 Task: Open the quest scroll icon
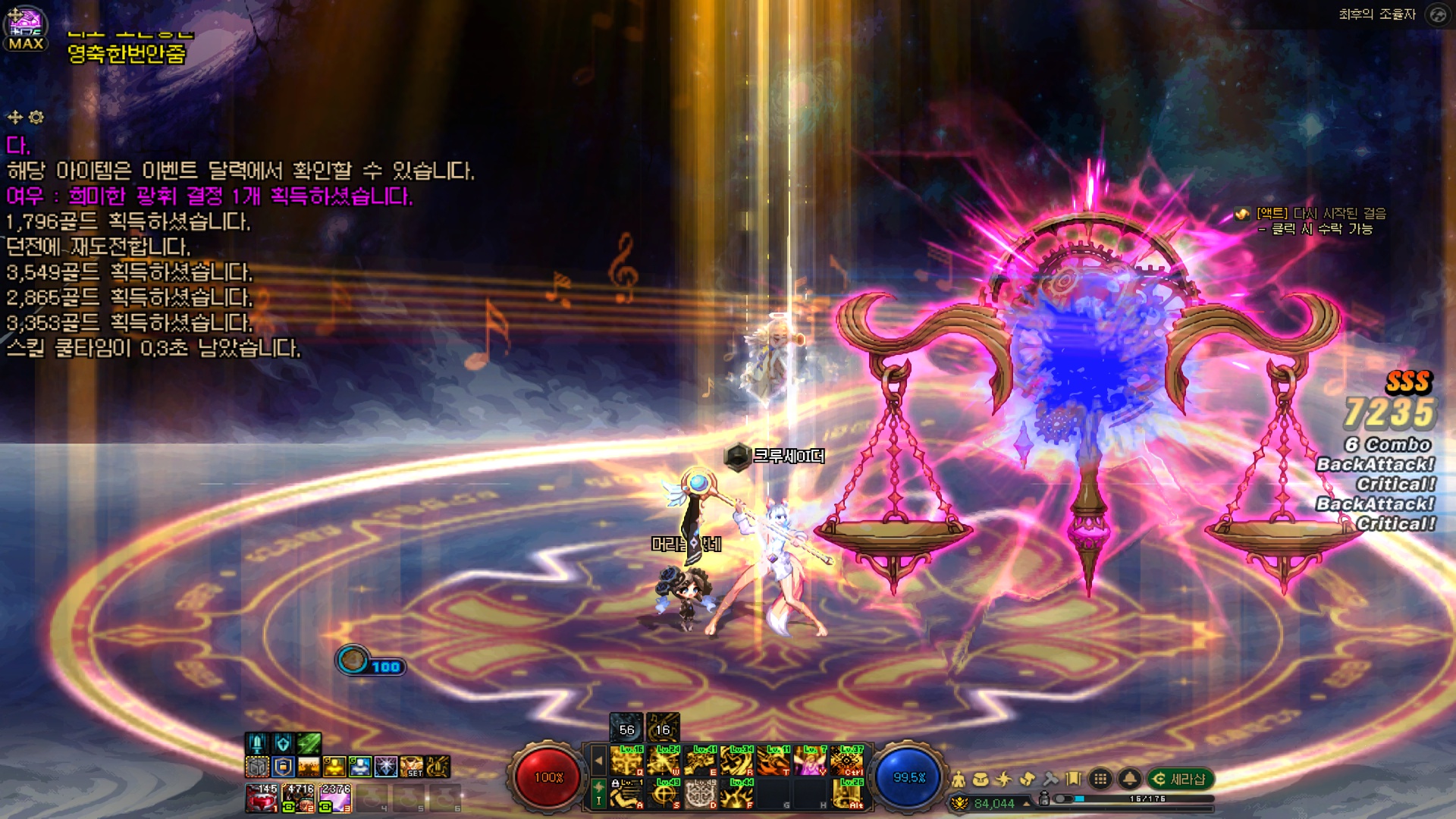1028,779
